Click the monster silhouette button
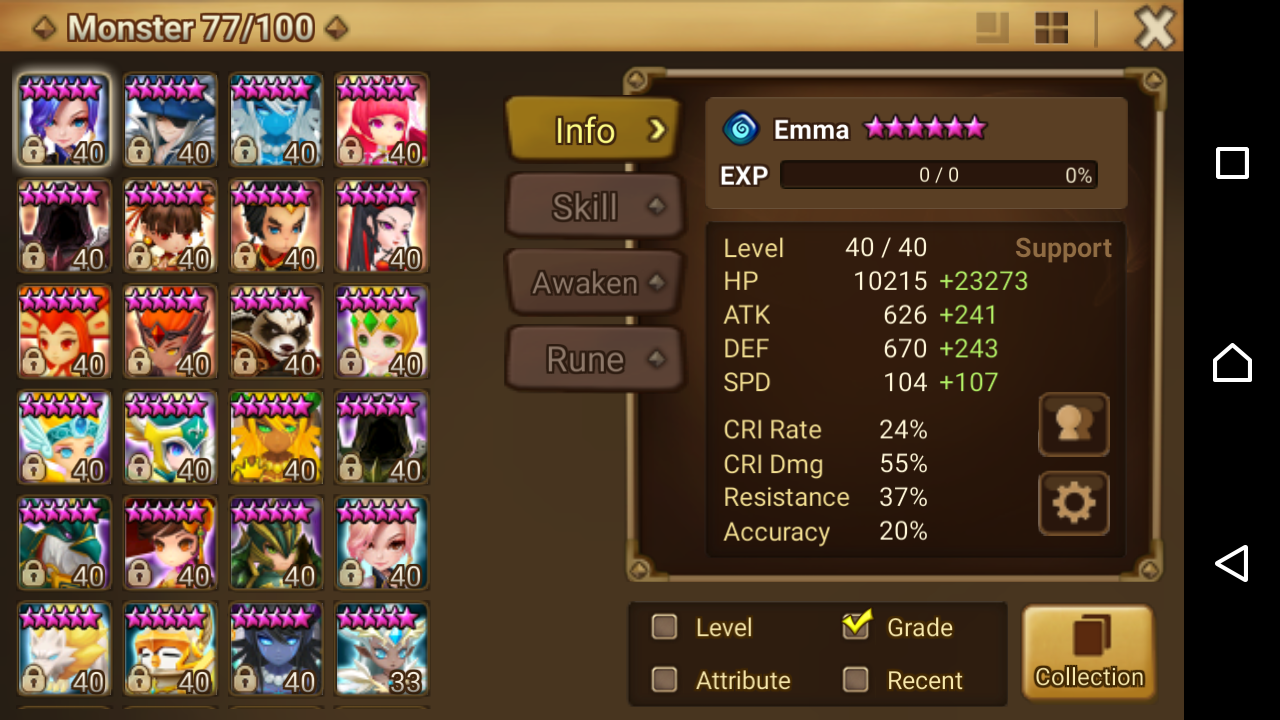The image size is (1280, 720). [1074, 425]
